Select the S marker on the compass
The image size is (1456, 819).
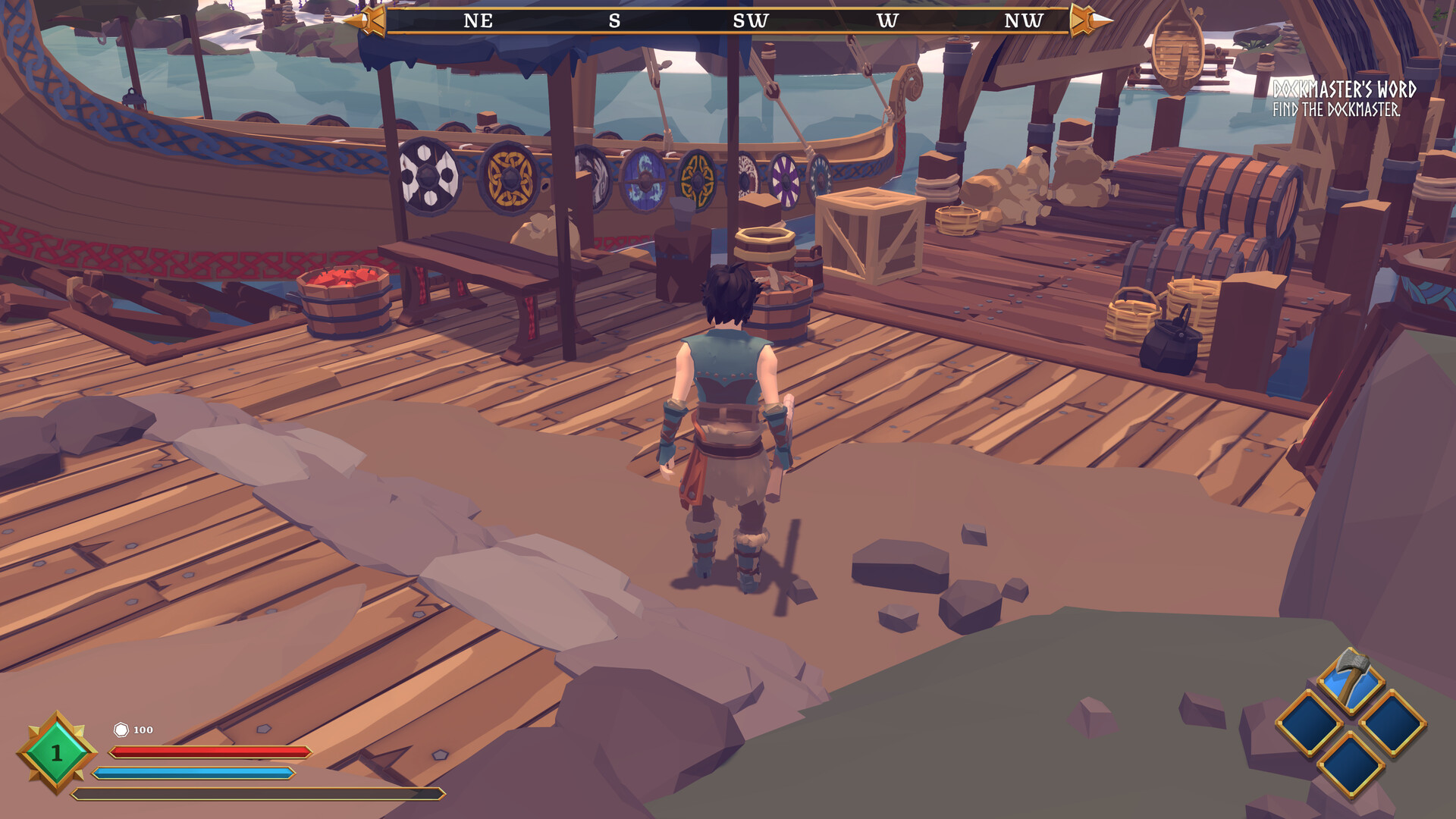click(x=614, y=21)
